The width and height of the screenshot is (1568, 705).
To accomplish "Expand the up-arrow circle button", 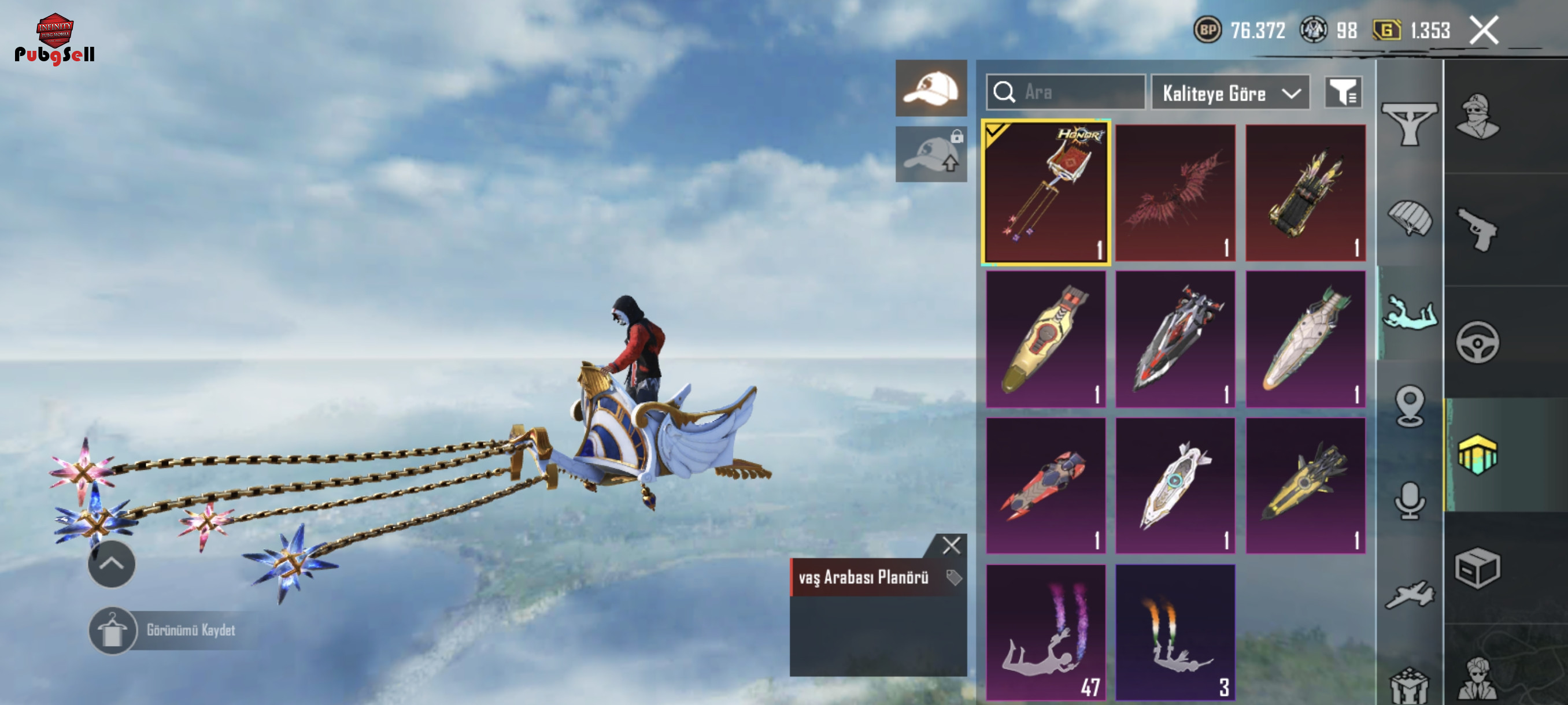I will click(112, 564).
